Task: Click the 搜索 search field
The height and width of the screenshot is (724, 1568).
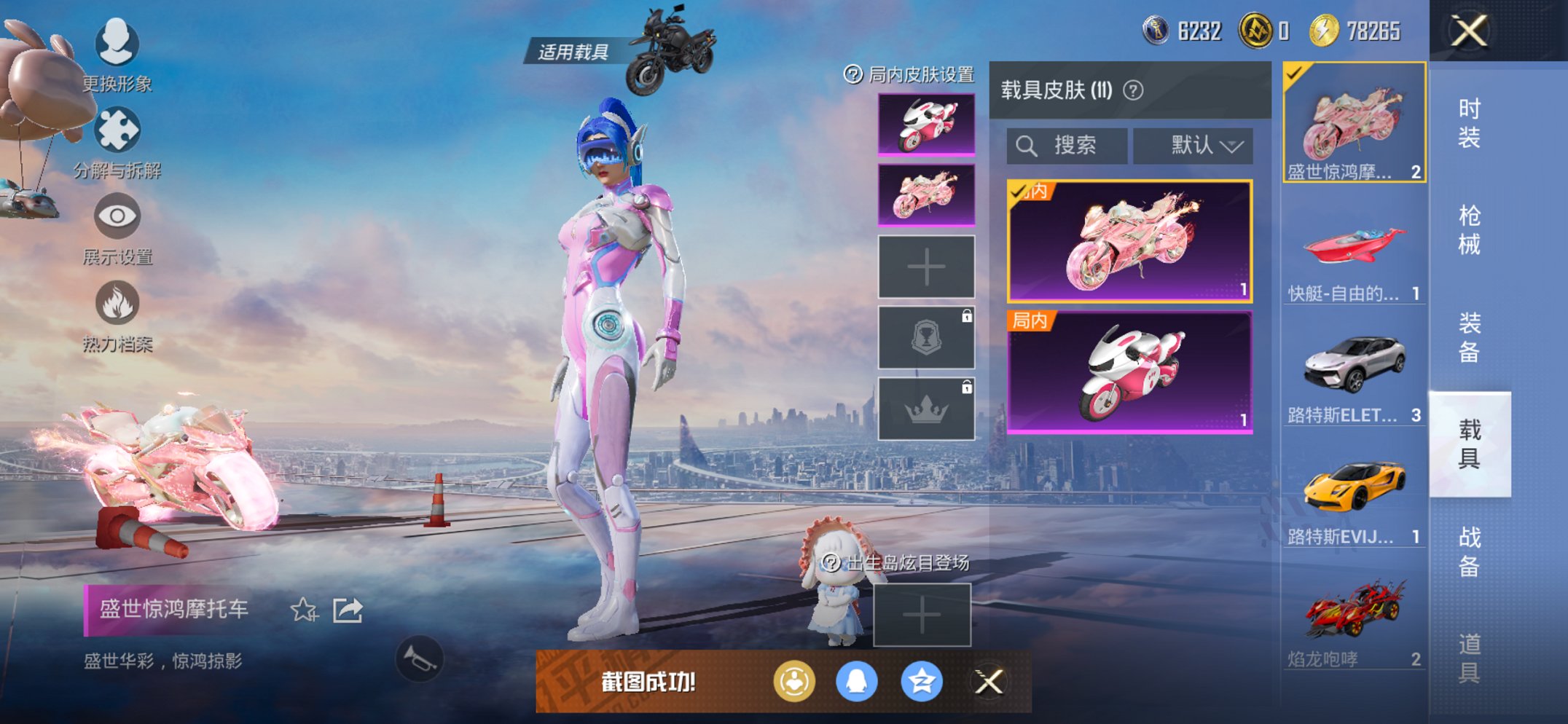Action: (x=1065, y=145)
